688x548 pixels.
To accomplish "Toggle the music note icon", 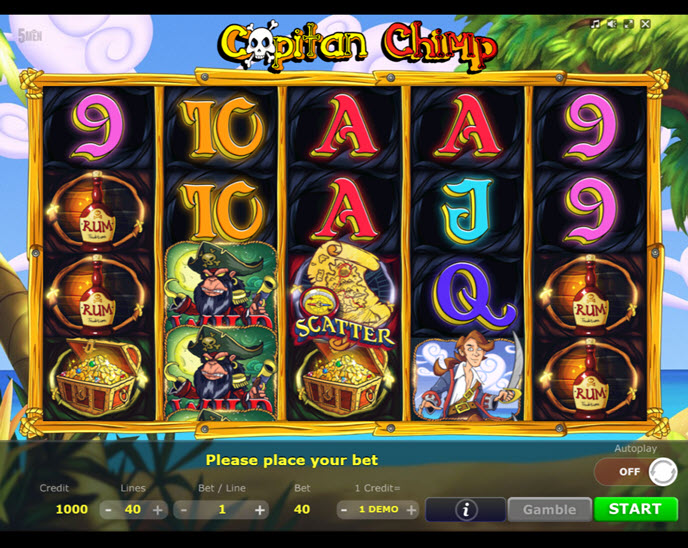I will tap(596, 24).
